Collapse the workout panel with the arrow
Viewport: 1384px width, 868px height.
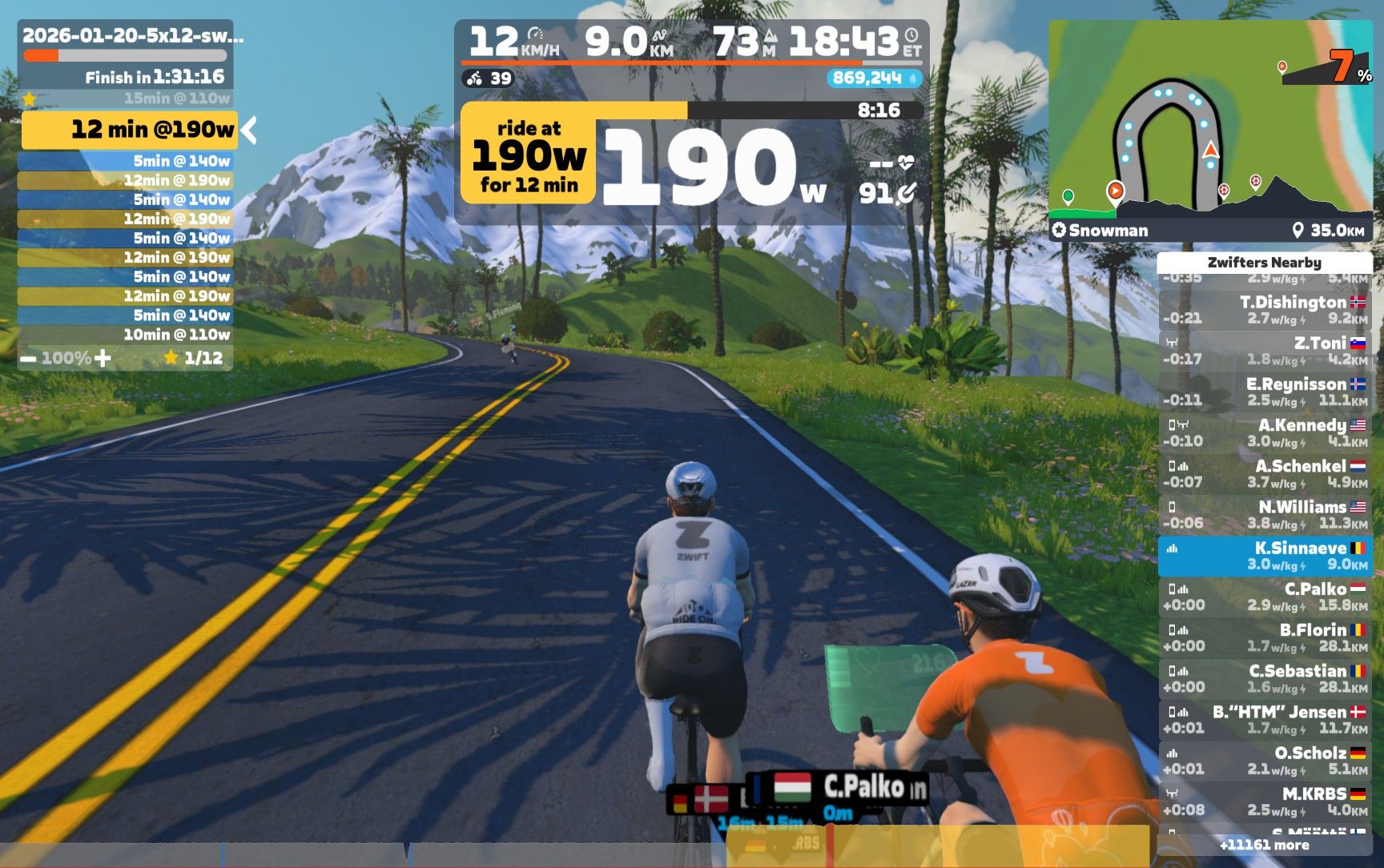(x=250, y=130)
